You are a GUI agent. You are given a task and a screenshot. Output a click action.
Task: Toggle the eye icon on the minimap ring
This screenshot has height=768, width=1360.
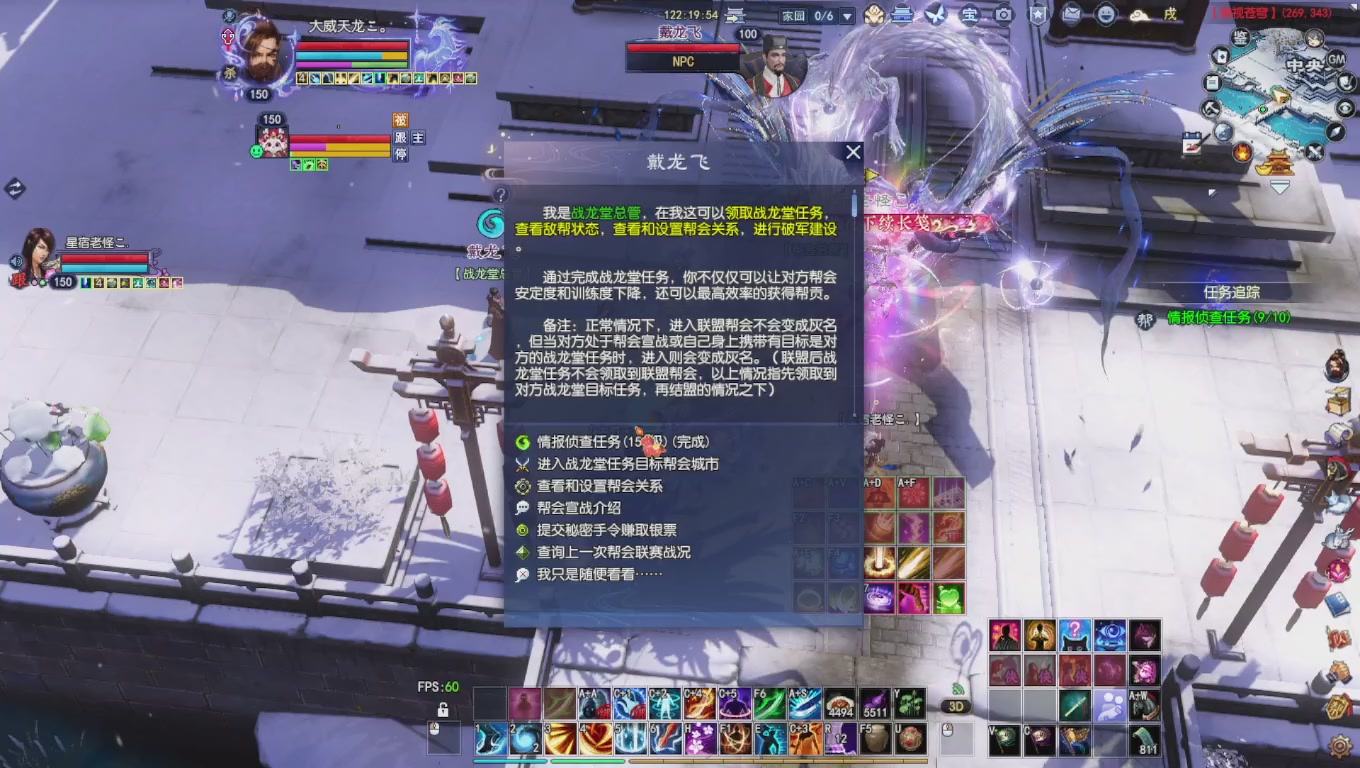1346,109
